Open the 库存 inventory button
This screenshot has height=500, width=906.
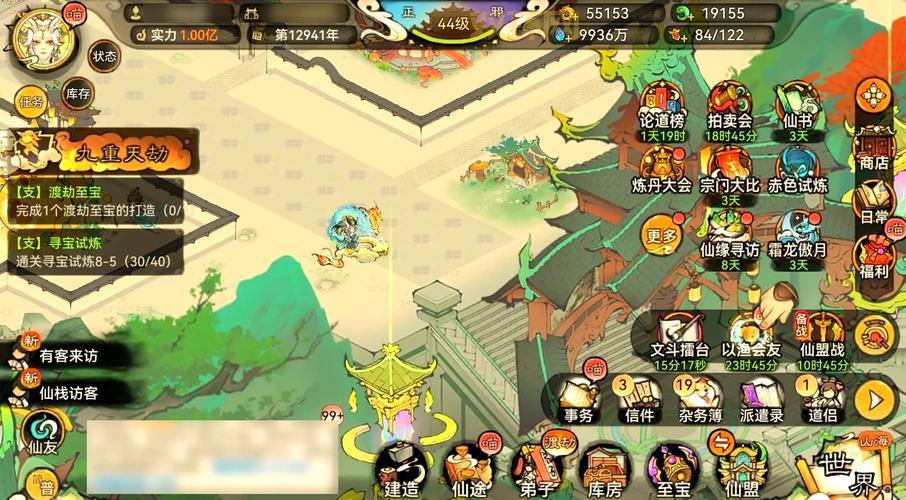(x=78, y=95)
